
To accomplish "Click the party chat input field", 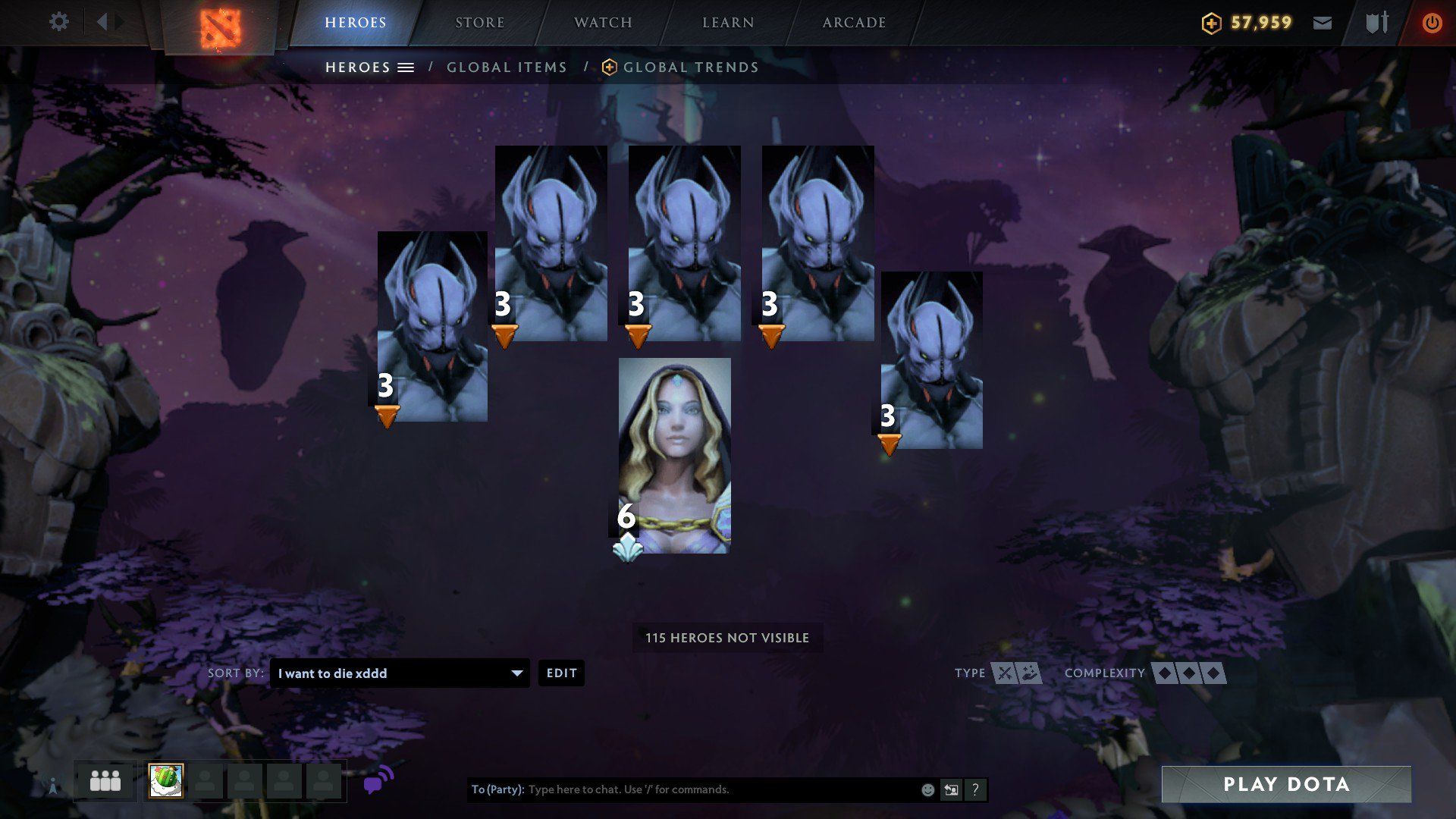I will click(x=720, y=789).
